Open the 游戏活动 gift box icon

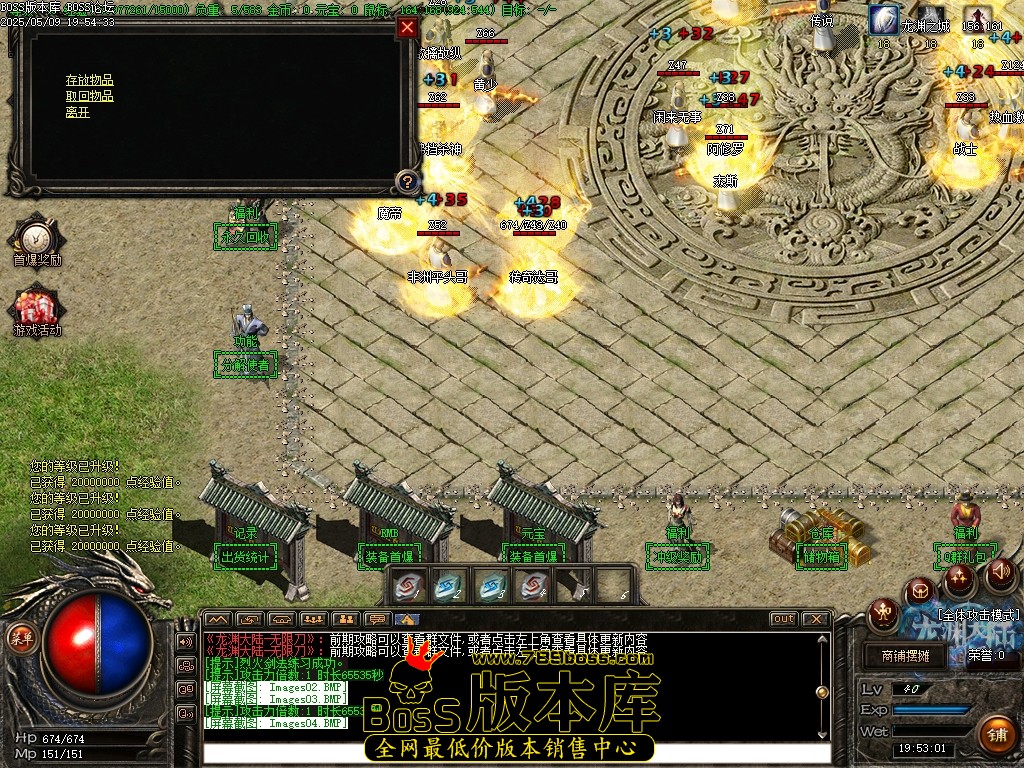tap(37, 305)
